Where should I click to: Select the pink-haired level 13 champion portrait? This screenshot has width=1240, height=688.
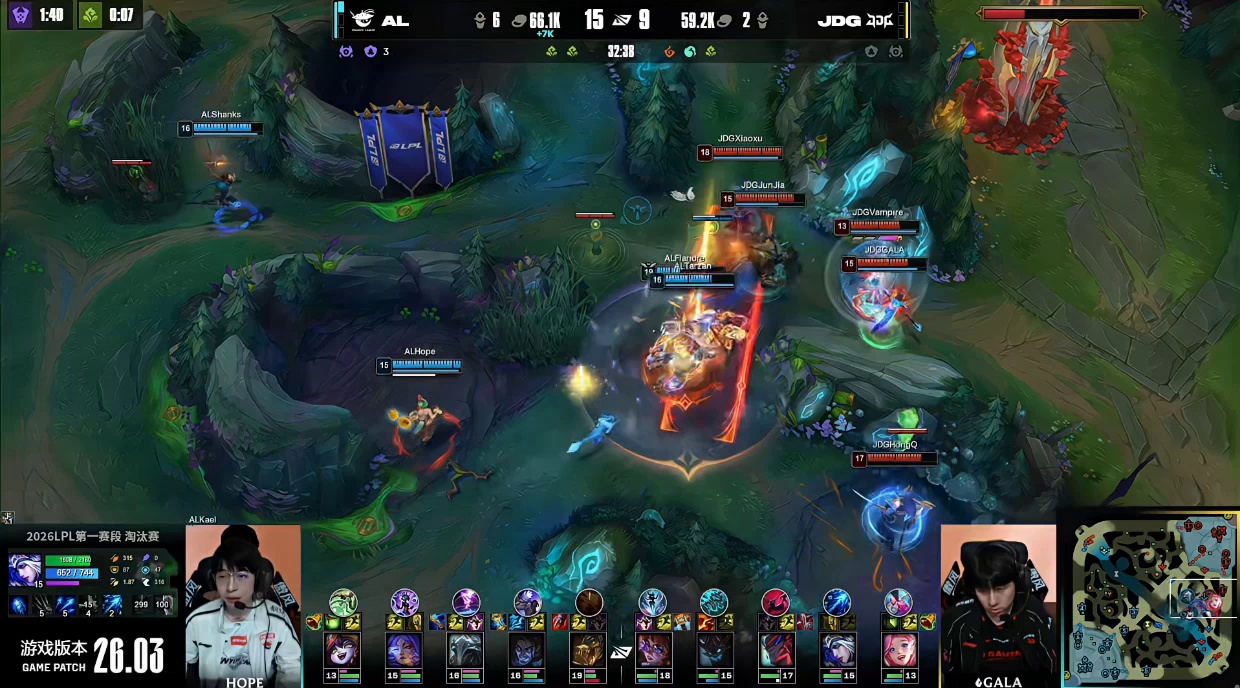(x=898, y=650)
